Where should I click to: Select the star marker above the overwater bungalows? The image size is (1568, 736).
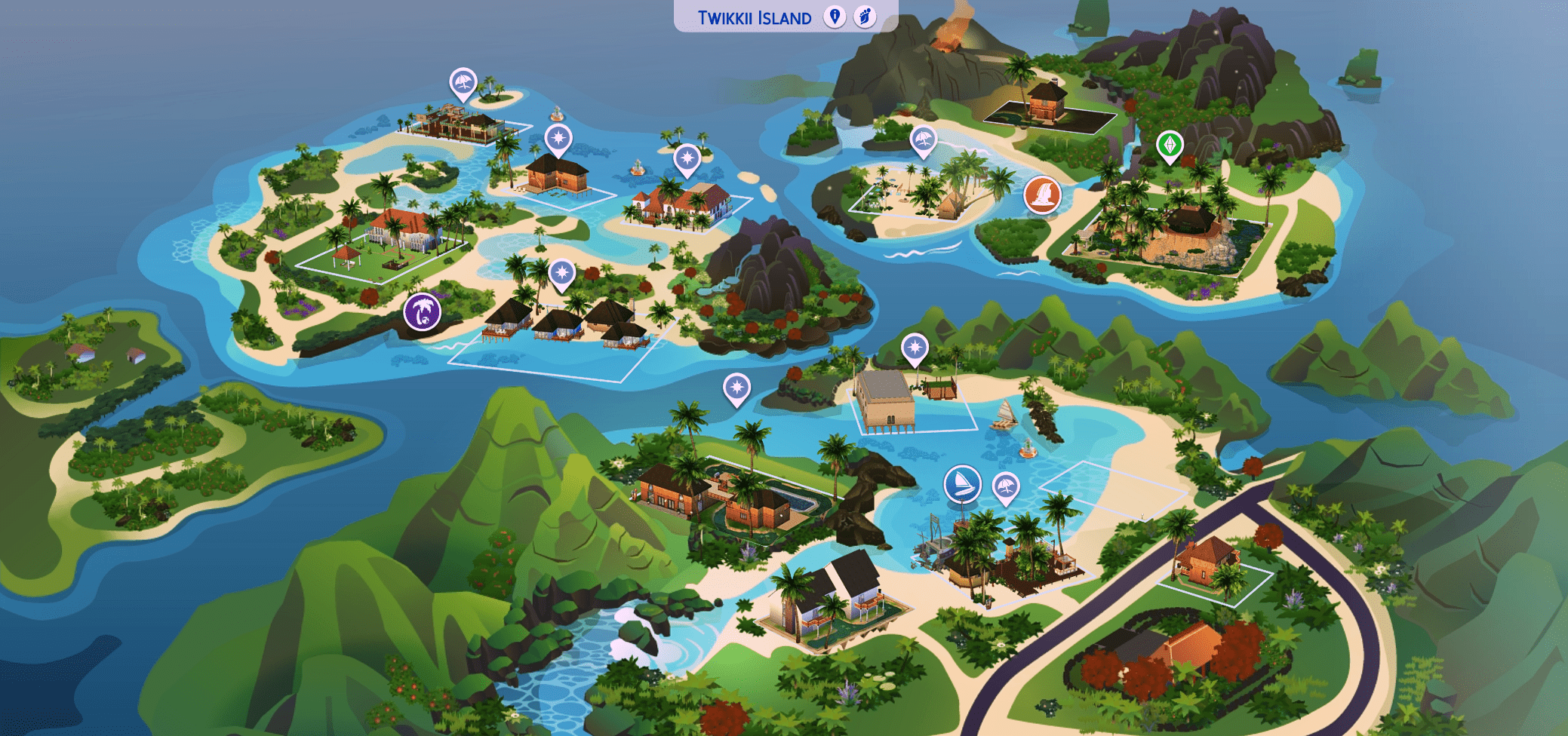click(561, 274)
